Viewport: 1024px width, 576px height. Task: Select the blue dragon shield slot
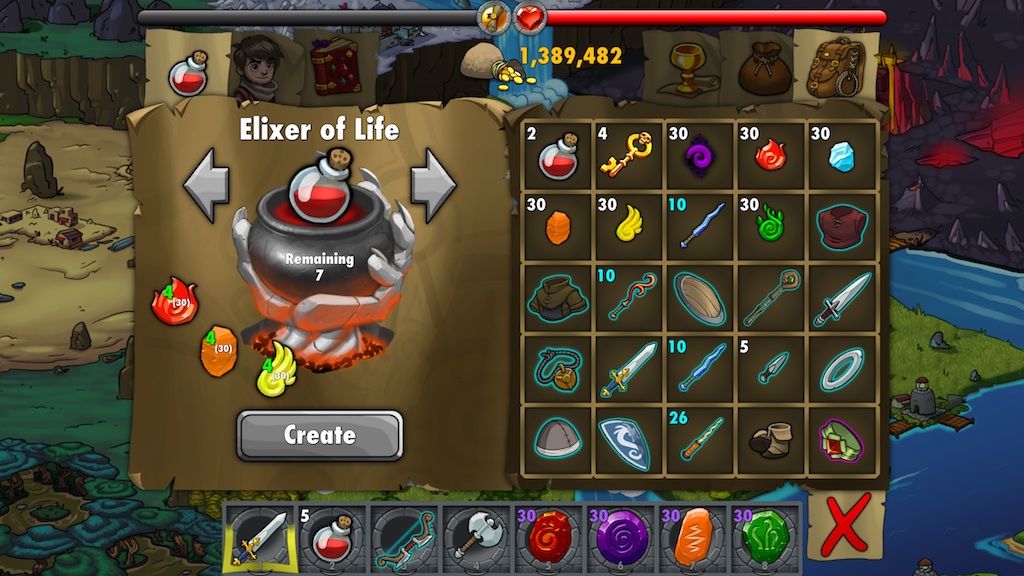click(628, 439)
